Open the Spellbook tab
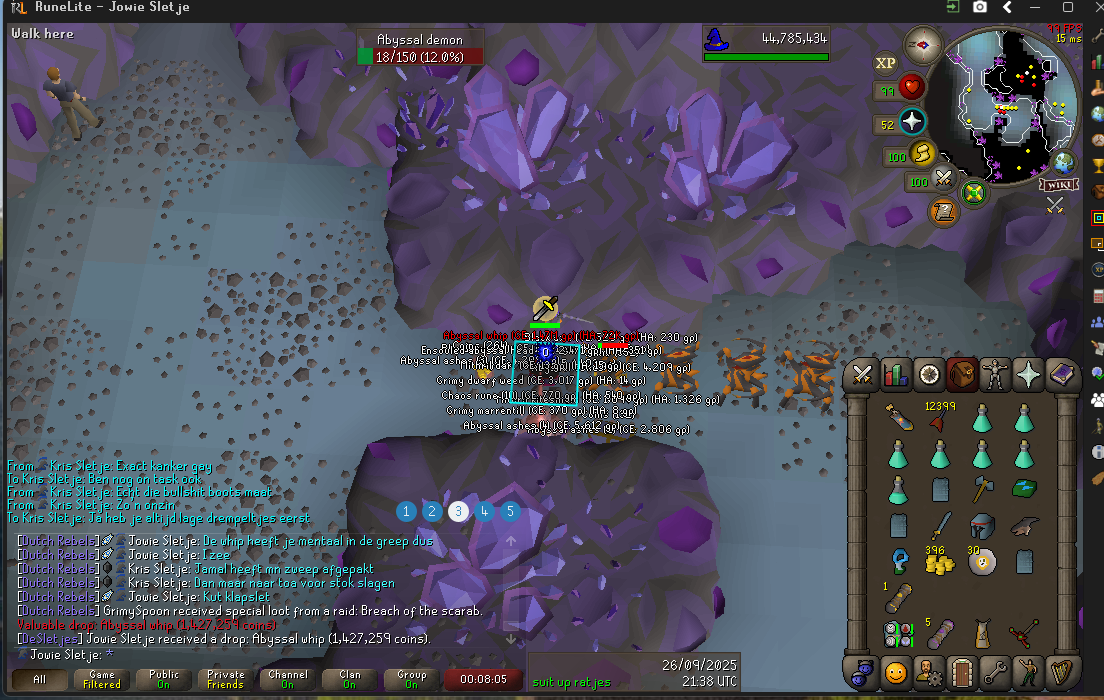This screenshot has height=700, width=1104. 1060,374
